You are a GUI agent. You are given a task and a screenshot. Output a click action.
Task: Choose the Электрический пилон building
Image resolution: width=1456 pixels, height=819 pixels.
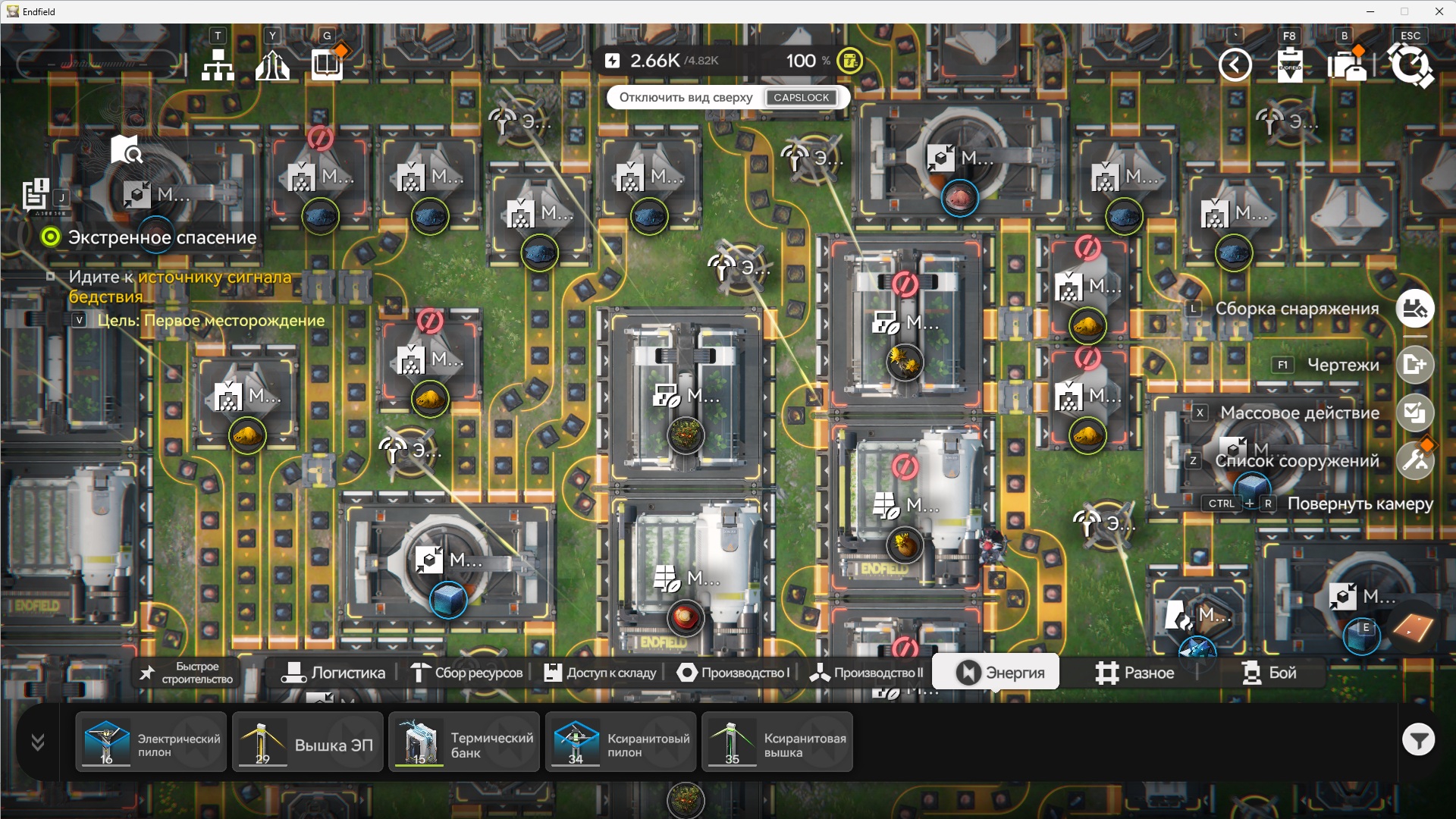point(151,742)
